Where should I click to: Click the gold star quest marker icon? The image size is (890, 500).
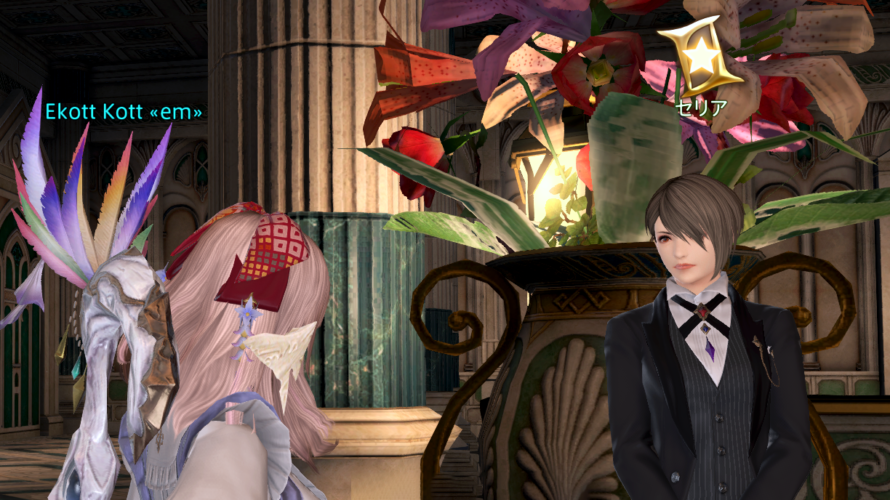(700, 57)
